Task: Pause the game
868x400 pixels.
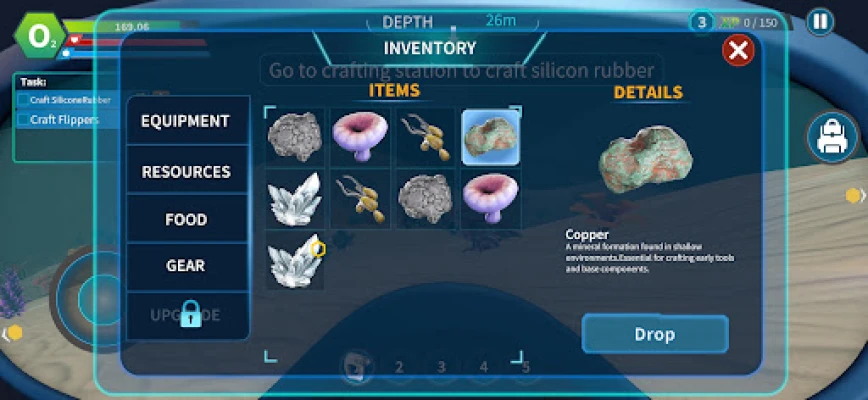Action: (820, 22)
